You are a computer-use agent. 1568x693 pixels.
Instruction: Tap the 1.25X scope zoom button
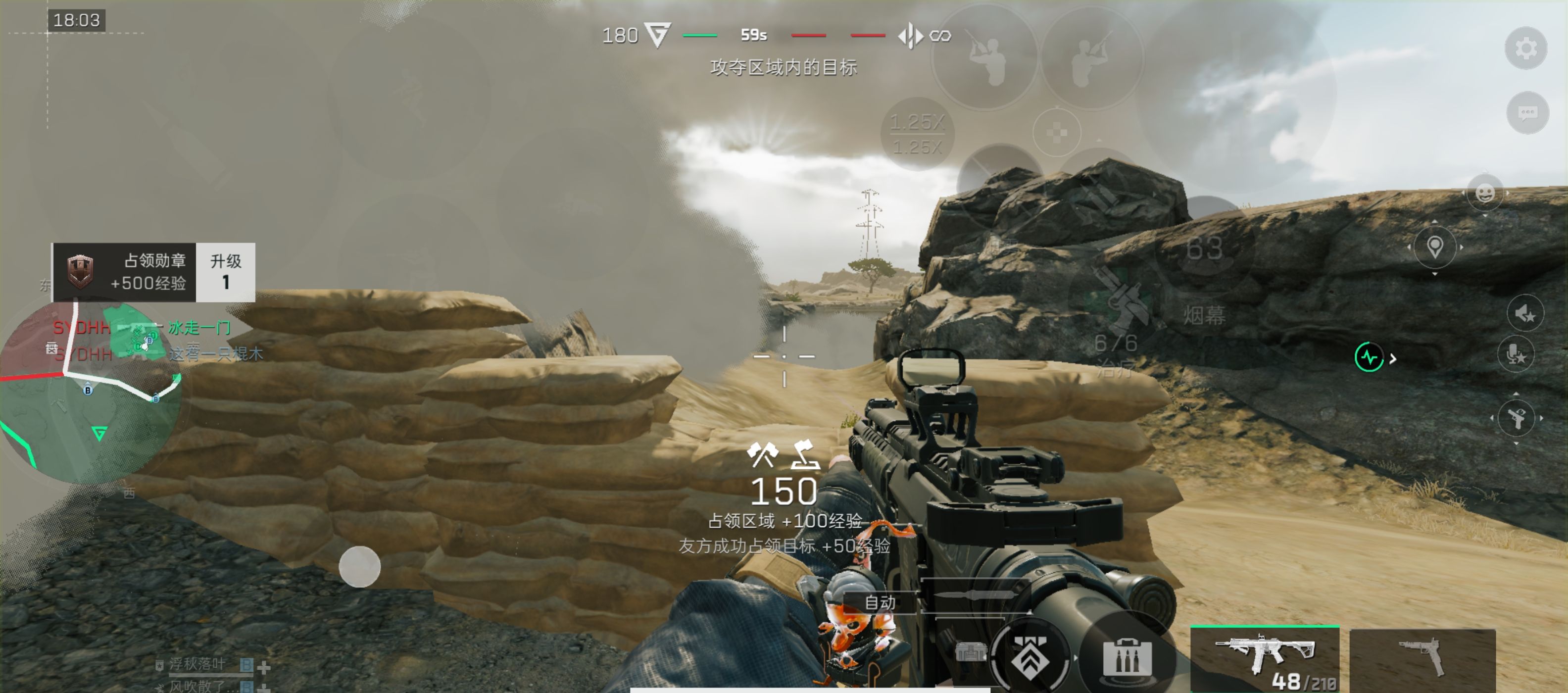click(x=917, y=134)
